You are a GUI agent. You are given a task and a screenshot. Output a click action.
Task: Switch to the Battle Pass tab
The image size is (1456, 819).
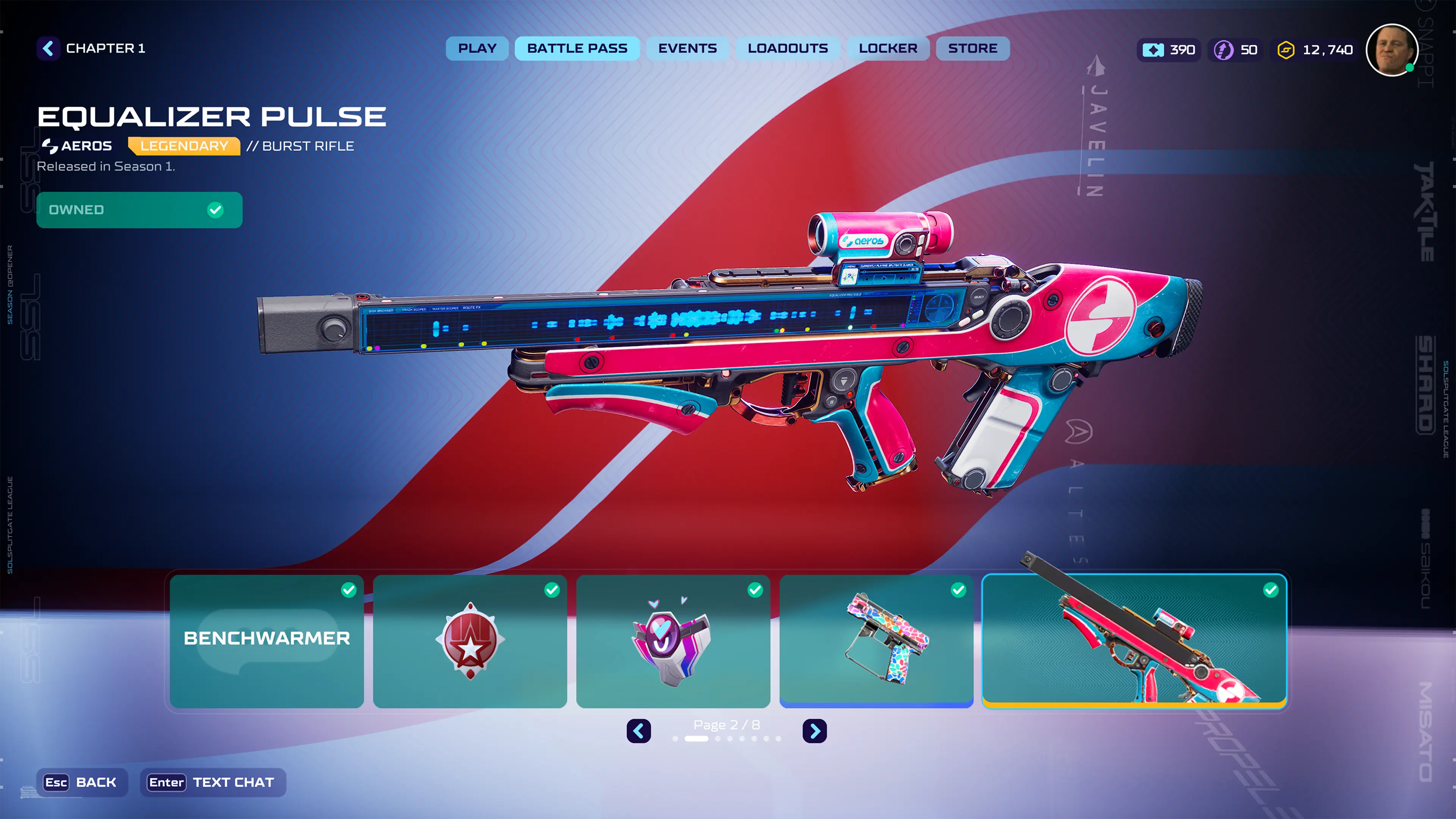tap(577, 49)
